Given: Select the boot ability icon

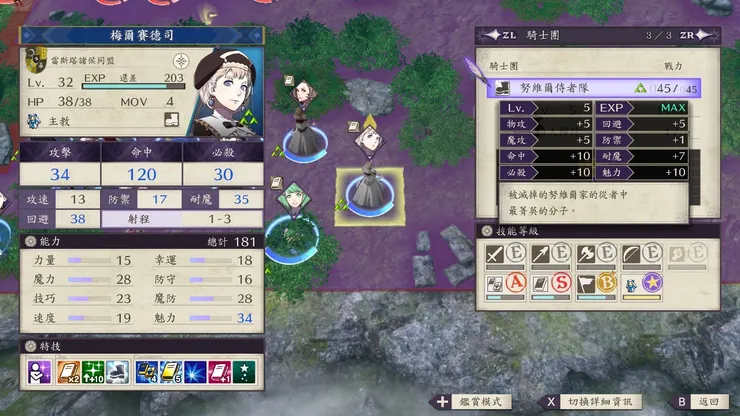Looking at the screenshot, I should [x=117, y=372].
